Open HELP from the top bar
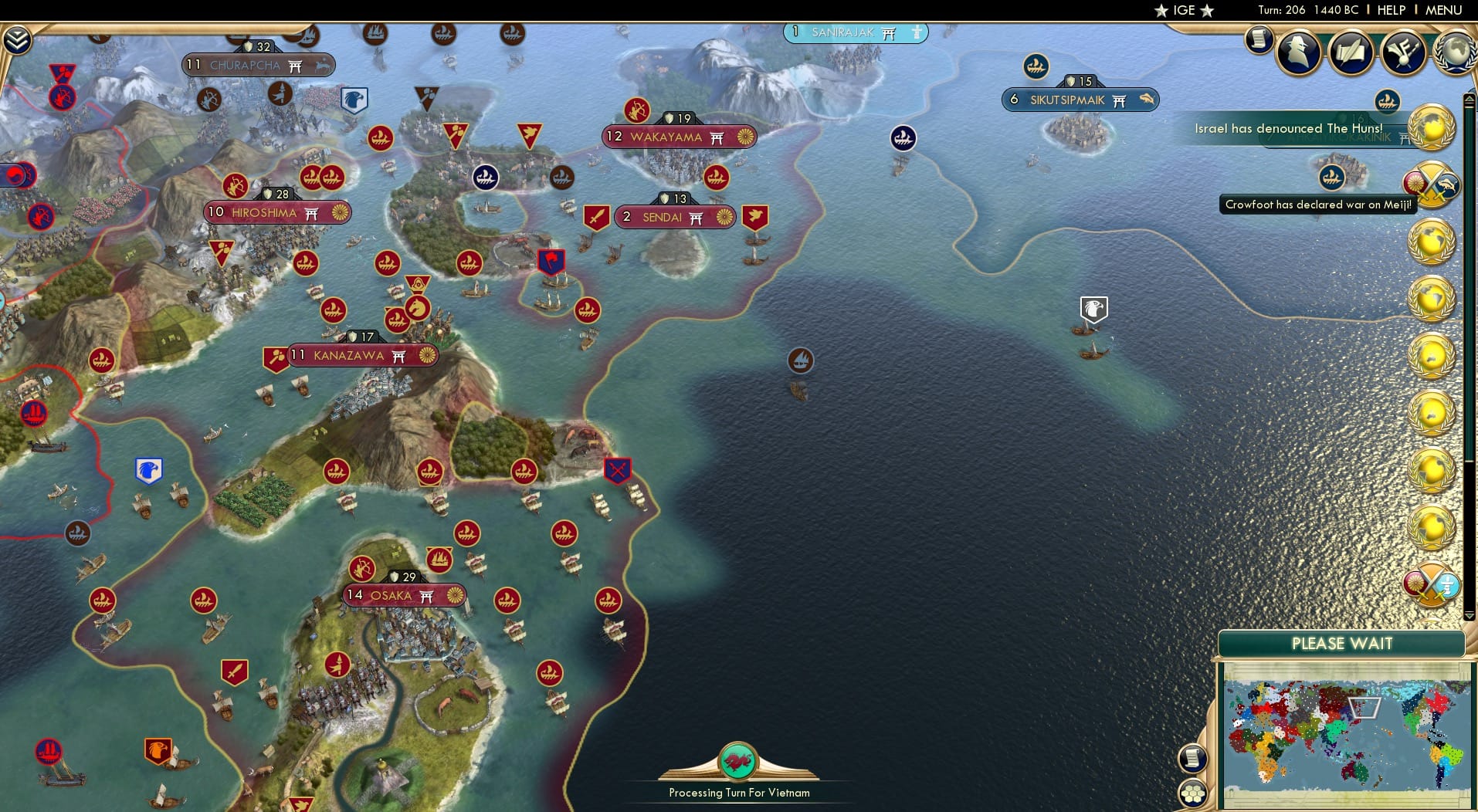Screen dimensions: 1478x812 1390,10
